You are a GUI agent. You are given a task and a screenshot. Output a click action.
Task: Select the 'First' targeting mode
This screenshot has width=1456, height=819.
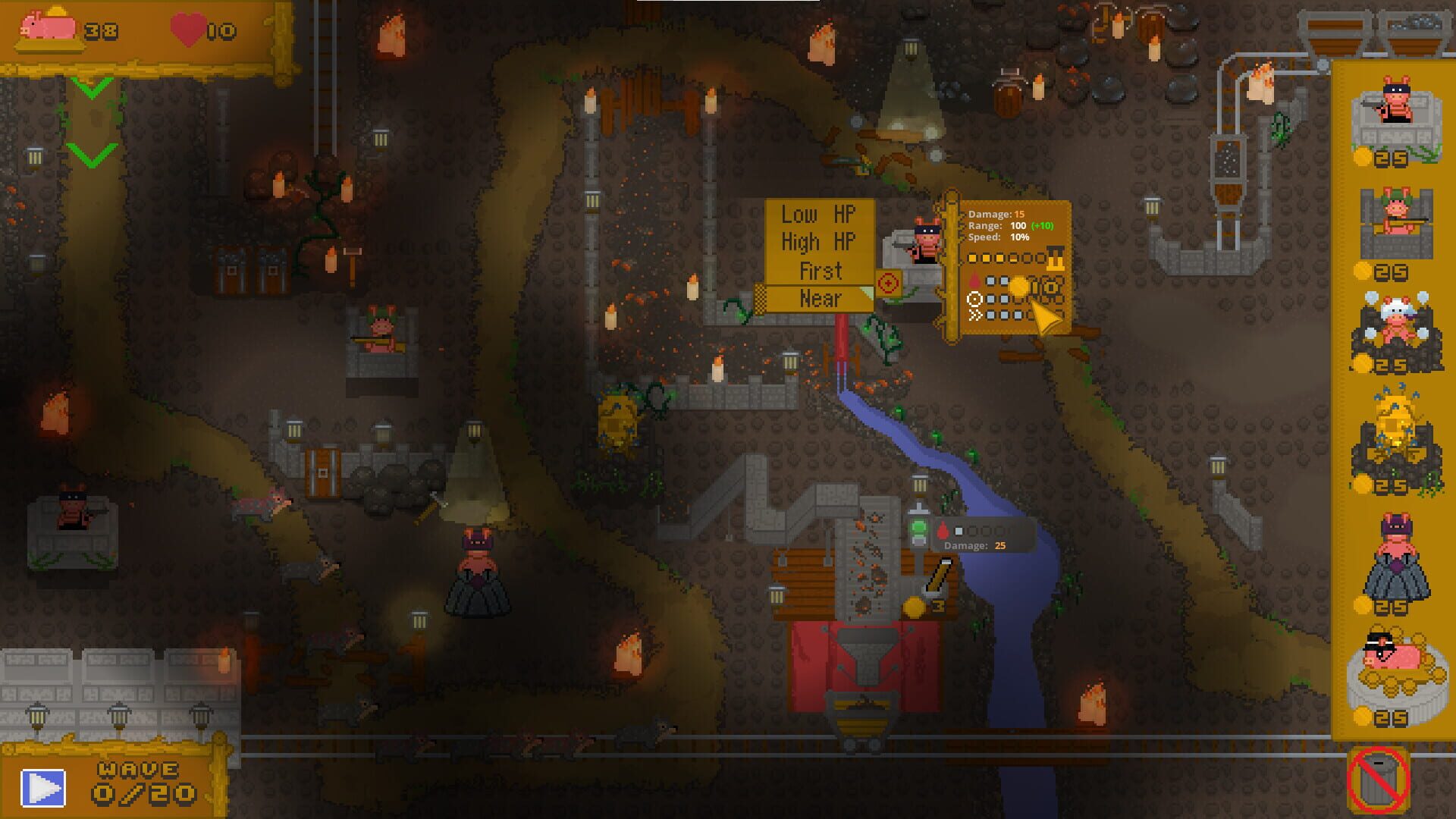pyautogui.click(x=819, y=270)
